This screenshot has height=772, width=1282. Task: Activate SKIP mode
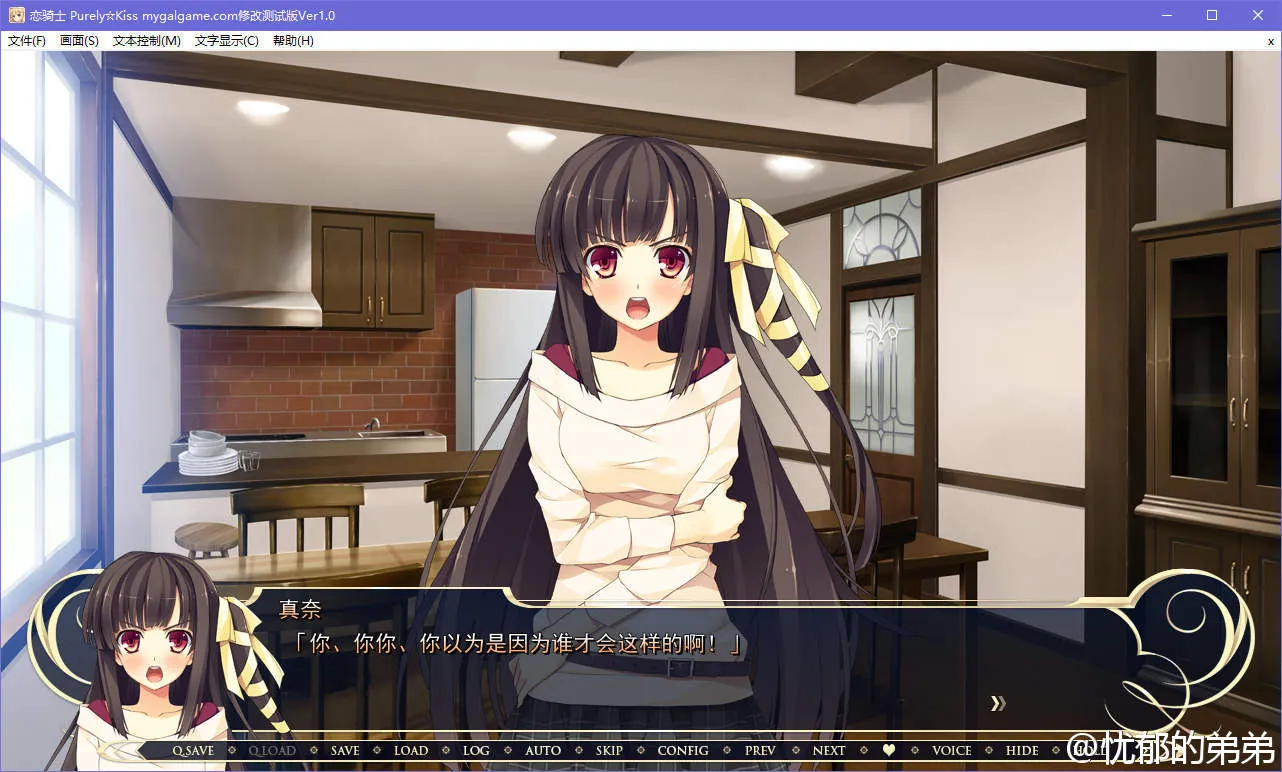[609, 750]
